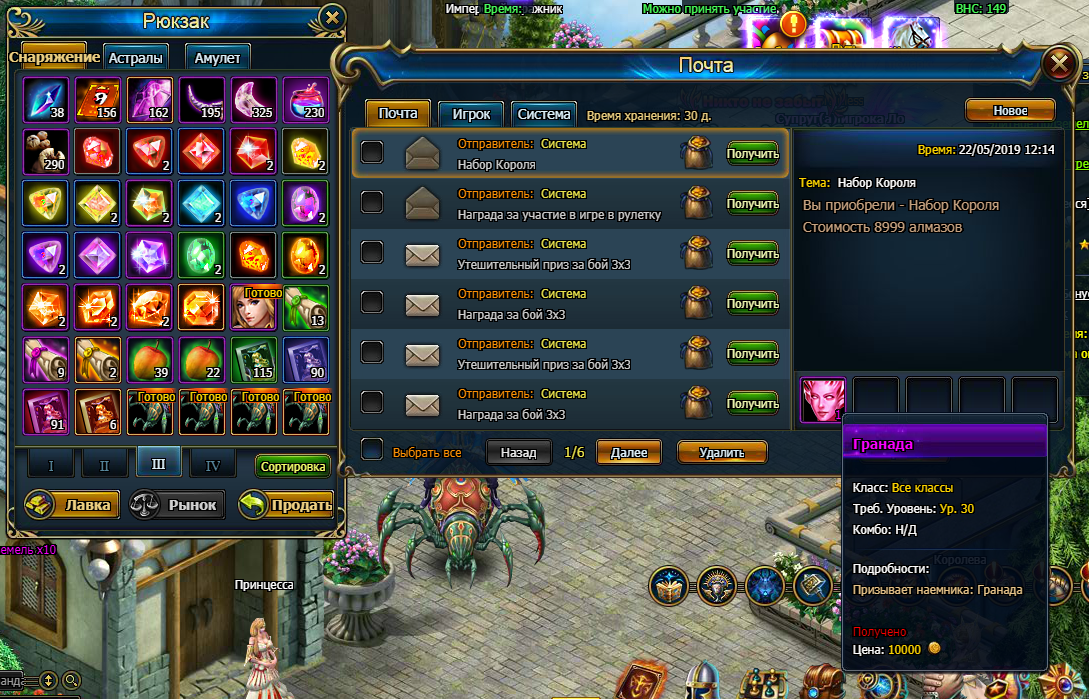The width and height of the screenshot is (1089, 699).
Task: Switch to the Астралы tab
Action: click(x=134, y=58)
